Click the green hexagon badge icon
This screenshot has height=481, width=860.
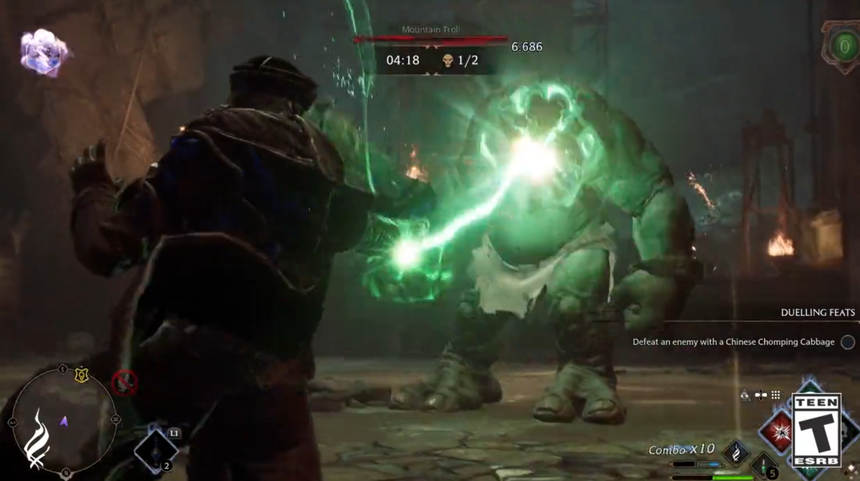point(838,45)
